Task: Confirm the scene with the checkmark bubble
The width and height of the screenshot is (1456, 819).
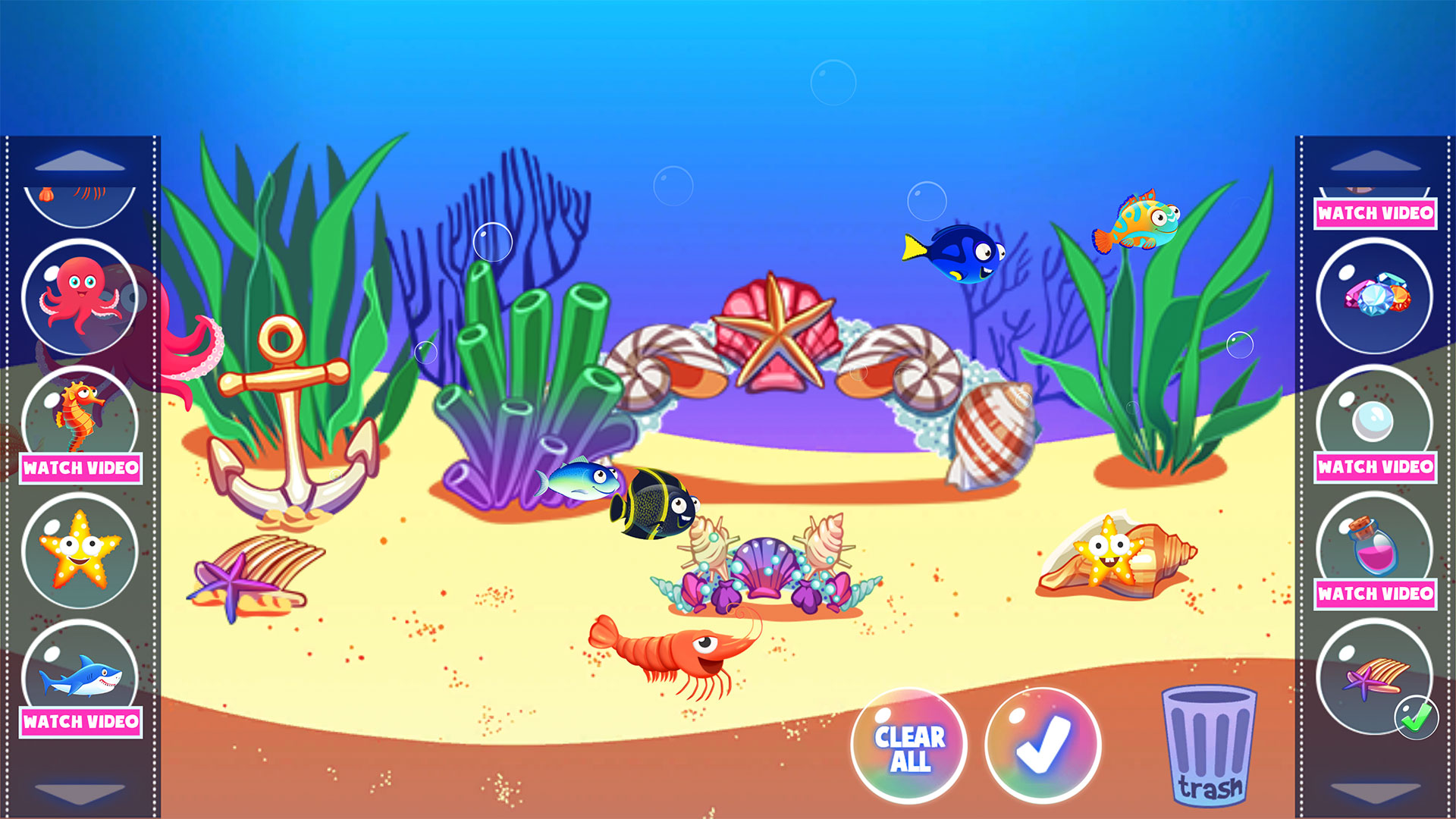Action: pyautogui.click(x=1043, y=745)
